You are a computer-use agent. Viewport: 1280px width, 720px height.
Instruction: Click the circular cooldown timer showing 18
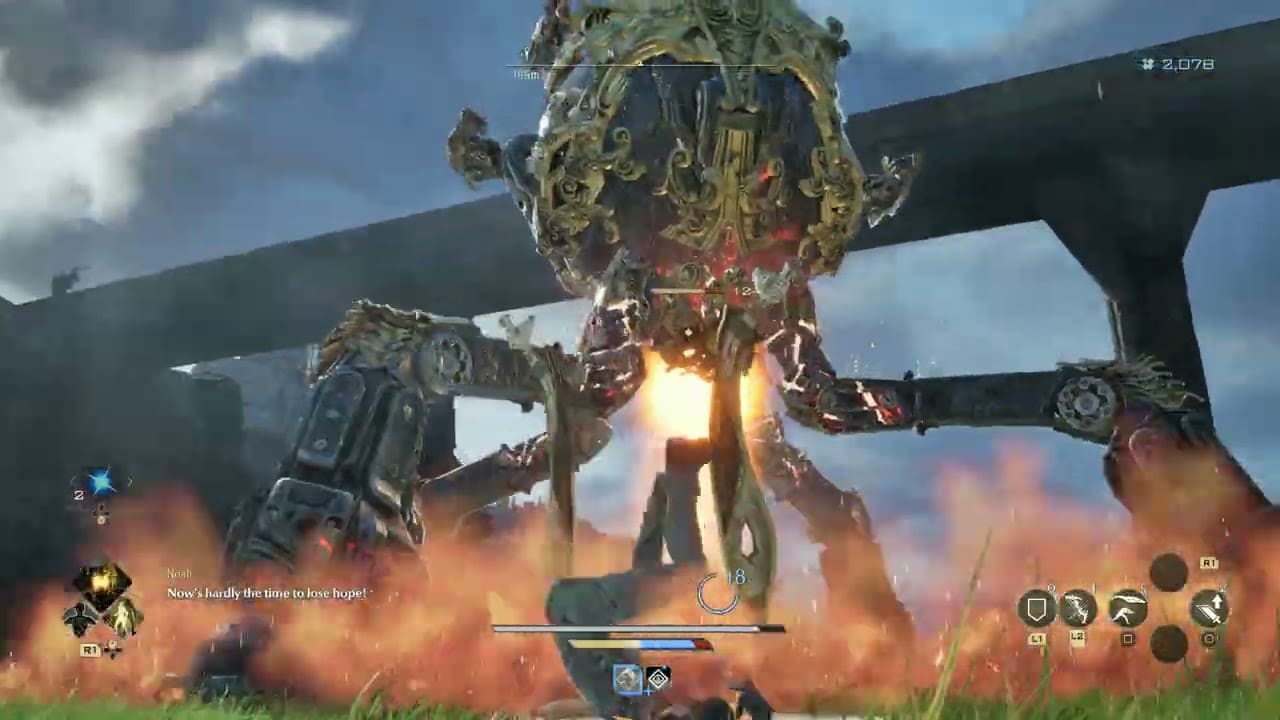click(717, 593)
